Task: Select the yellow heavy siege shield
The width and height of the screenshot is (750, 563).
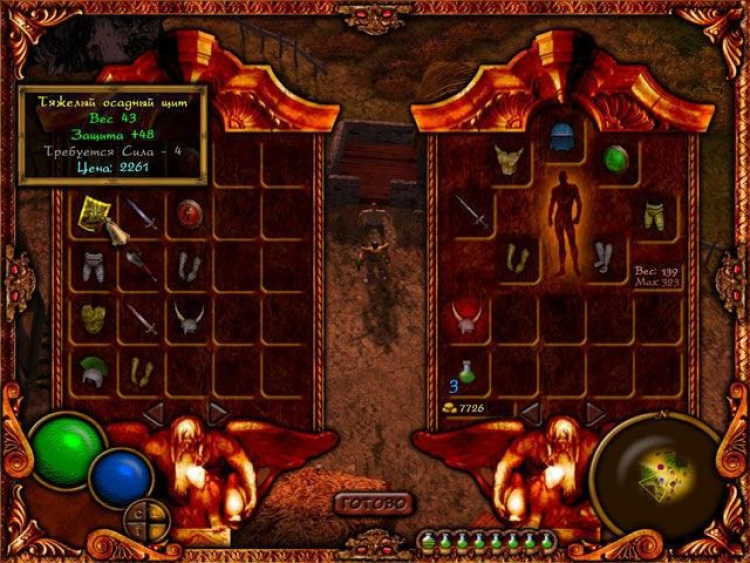Action: point(93,213)
